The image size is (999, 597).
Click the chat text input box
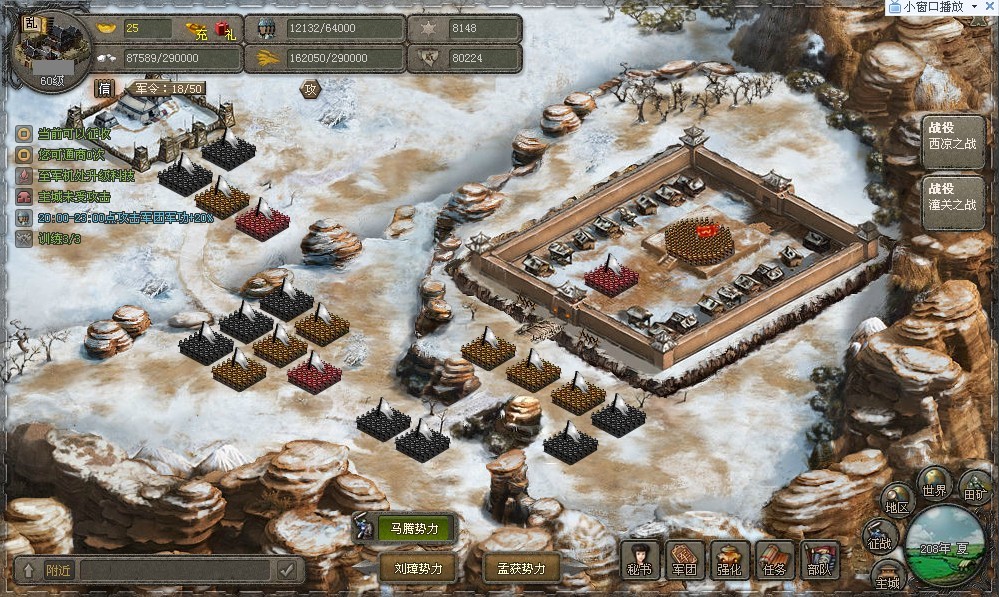(175, 570)
